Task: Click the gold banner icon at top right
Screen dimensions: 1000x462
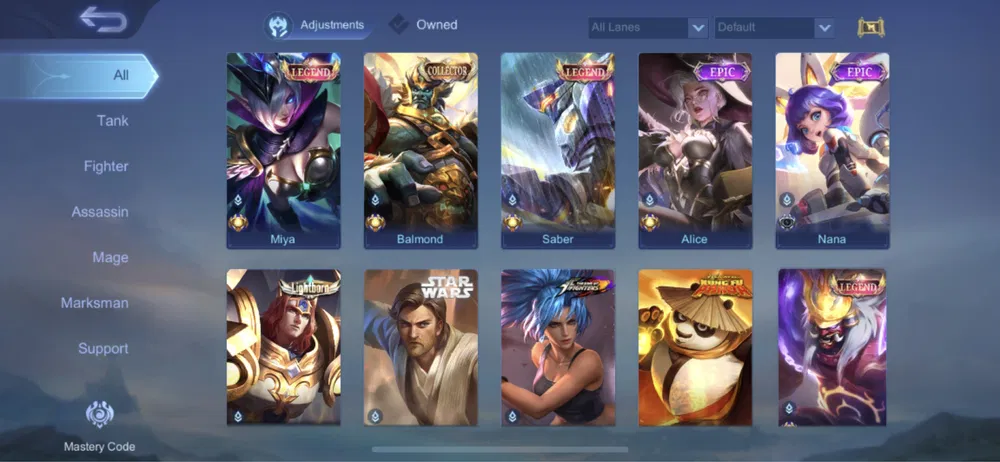Action: (x=871, y=28)
